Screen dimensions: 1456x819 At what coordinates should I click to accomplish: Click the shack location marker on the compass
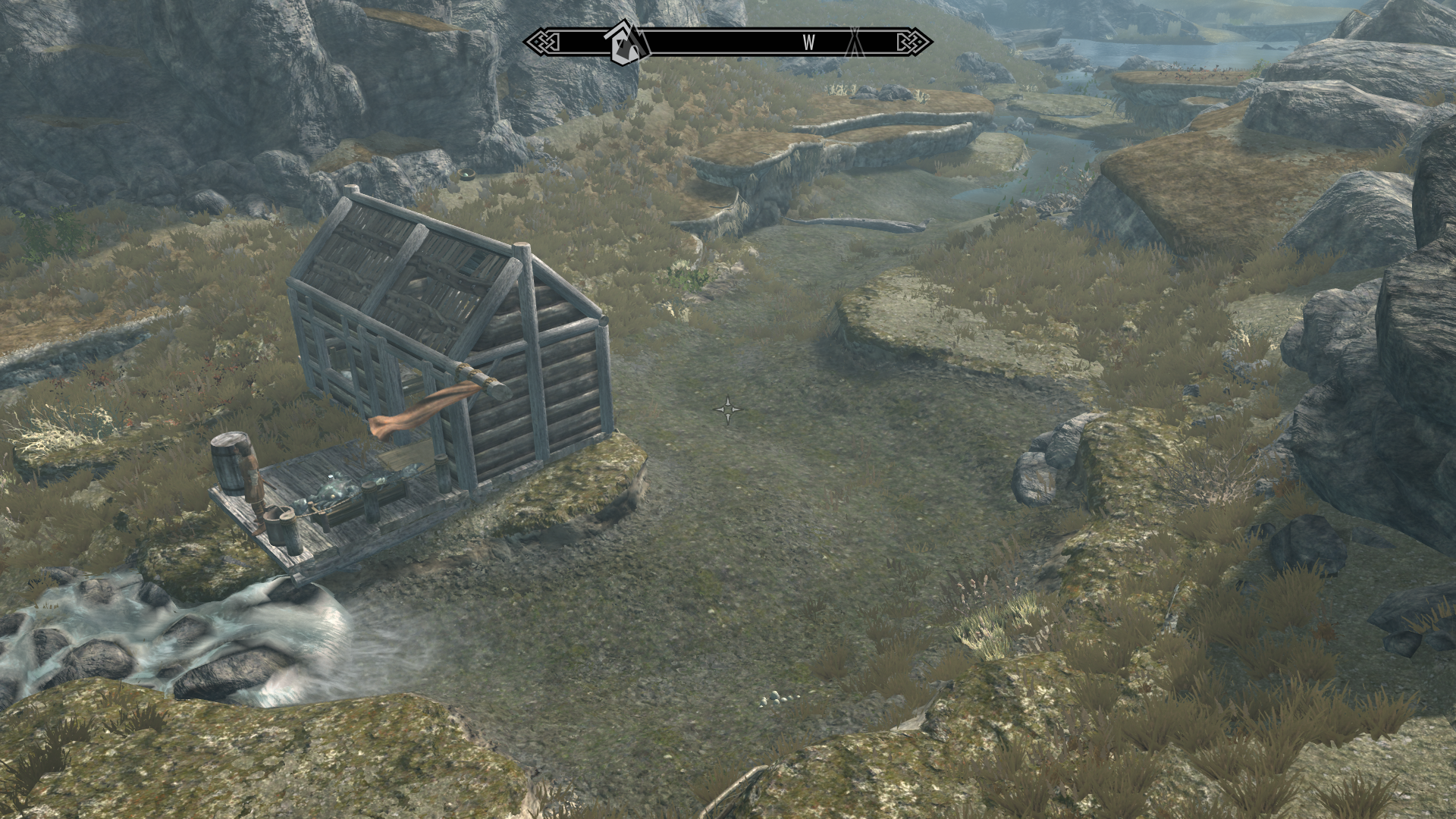click(625, 42)
